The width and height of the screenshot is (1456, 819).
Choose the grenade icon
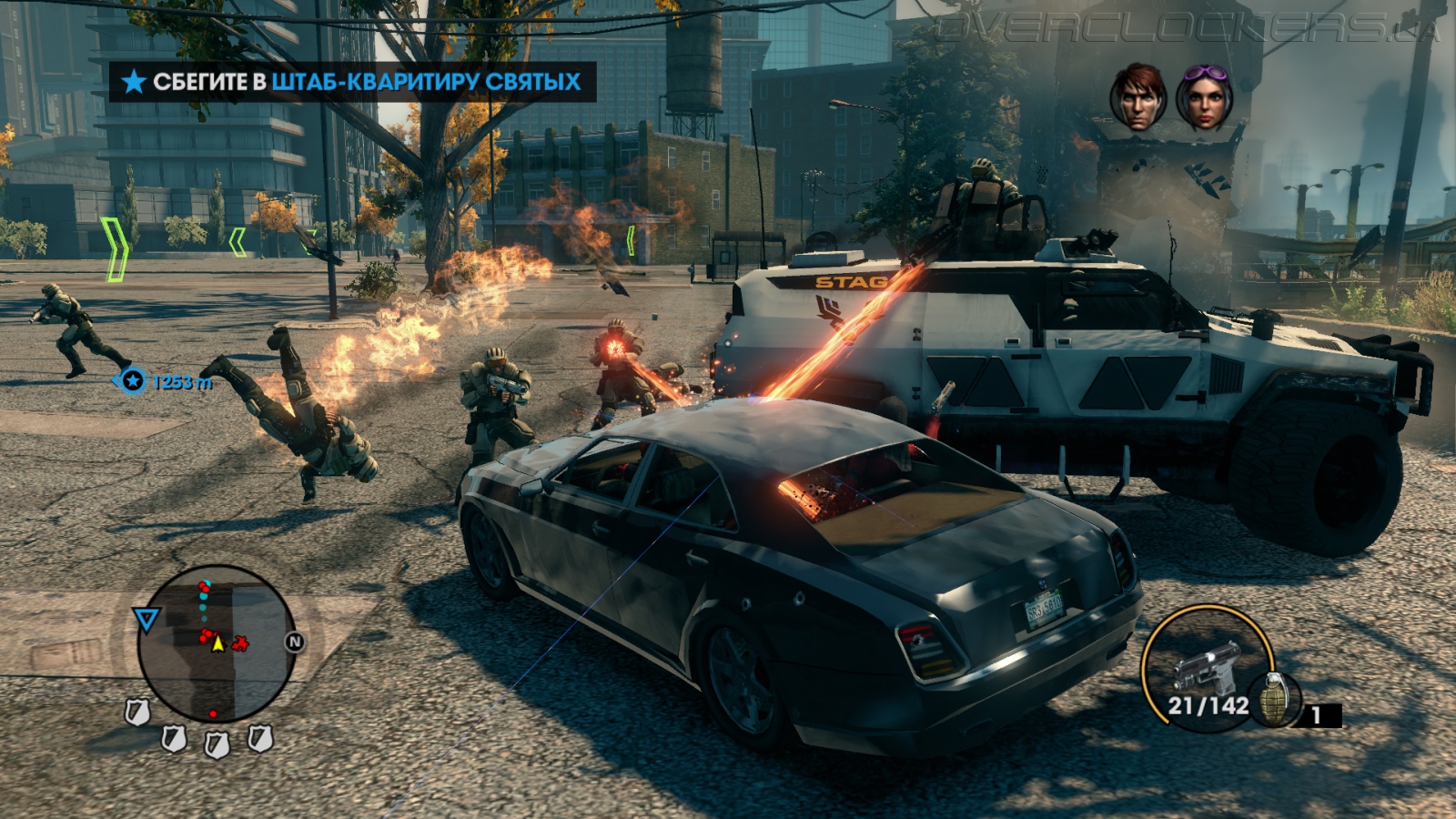pyautogui.click(x=1274, y=701)
